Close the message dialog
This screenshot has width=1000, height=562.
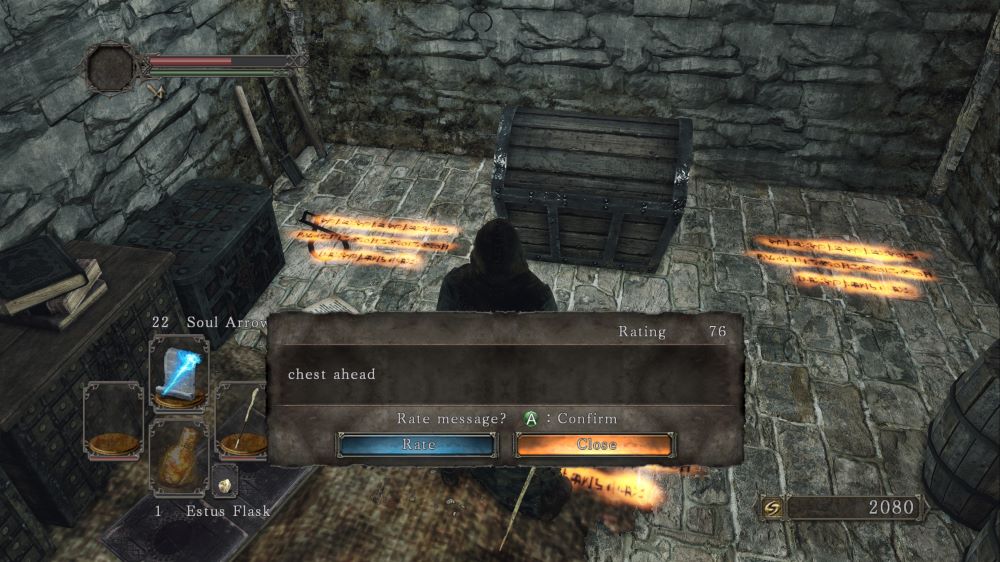595,445
